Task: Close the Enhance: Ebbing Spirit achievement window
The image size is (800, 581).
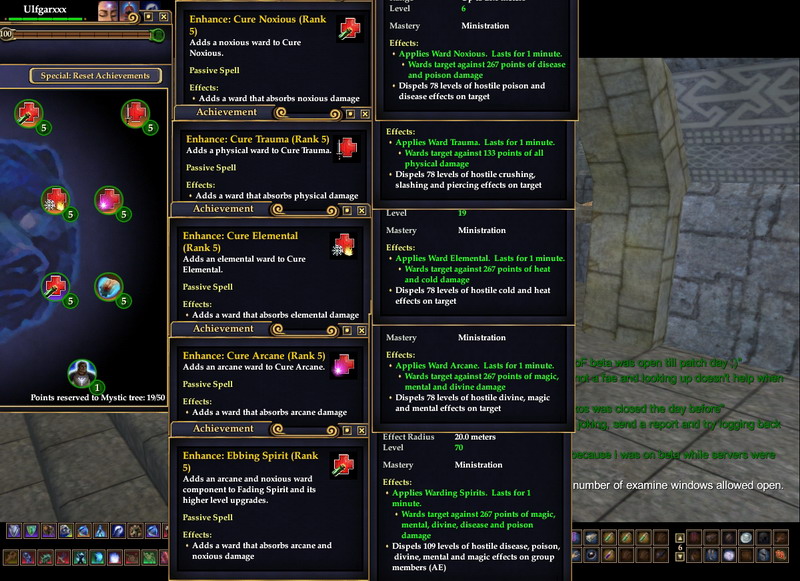Action: (364, 428)
